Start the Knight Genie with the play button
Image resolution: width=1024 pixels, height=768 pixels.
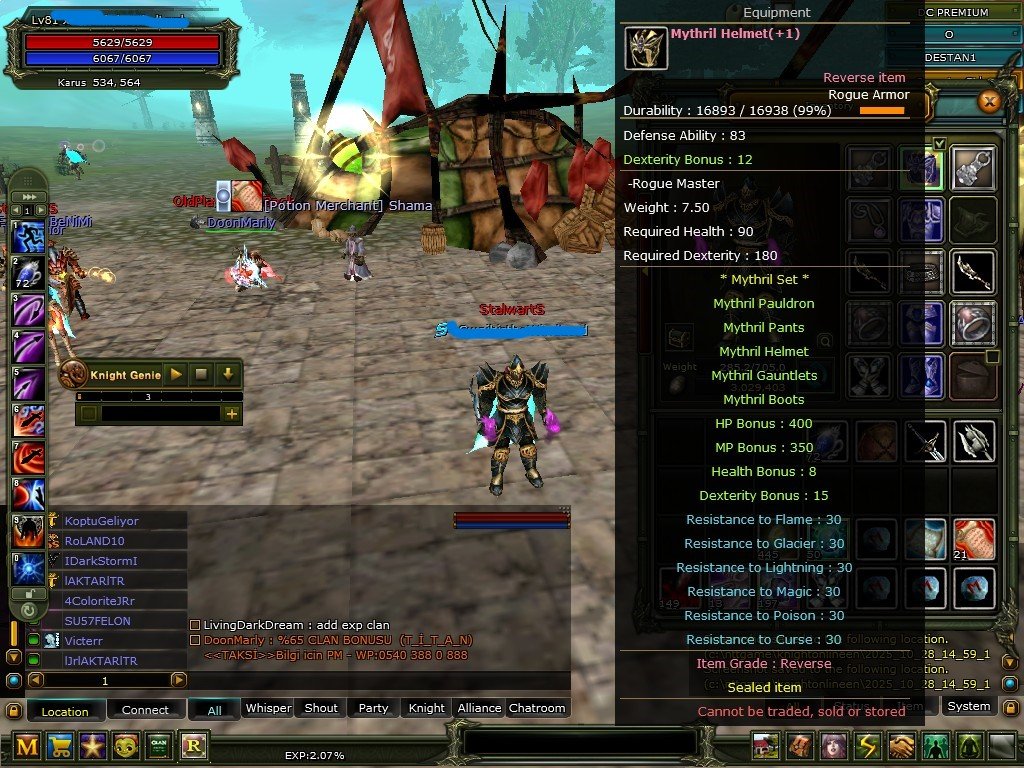pos(176,374)
